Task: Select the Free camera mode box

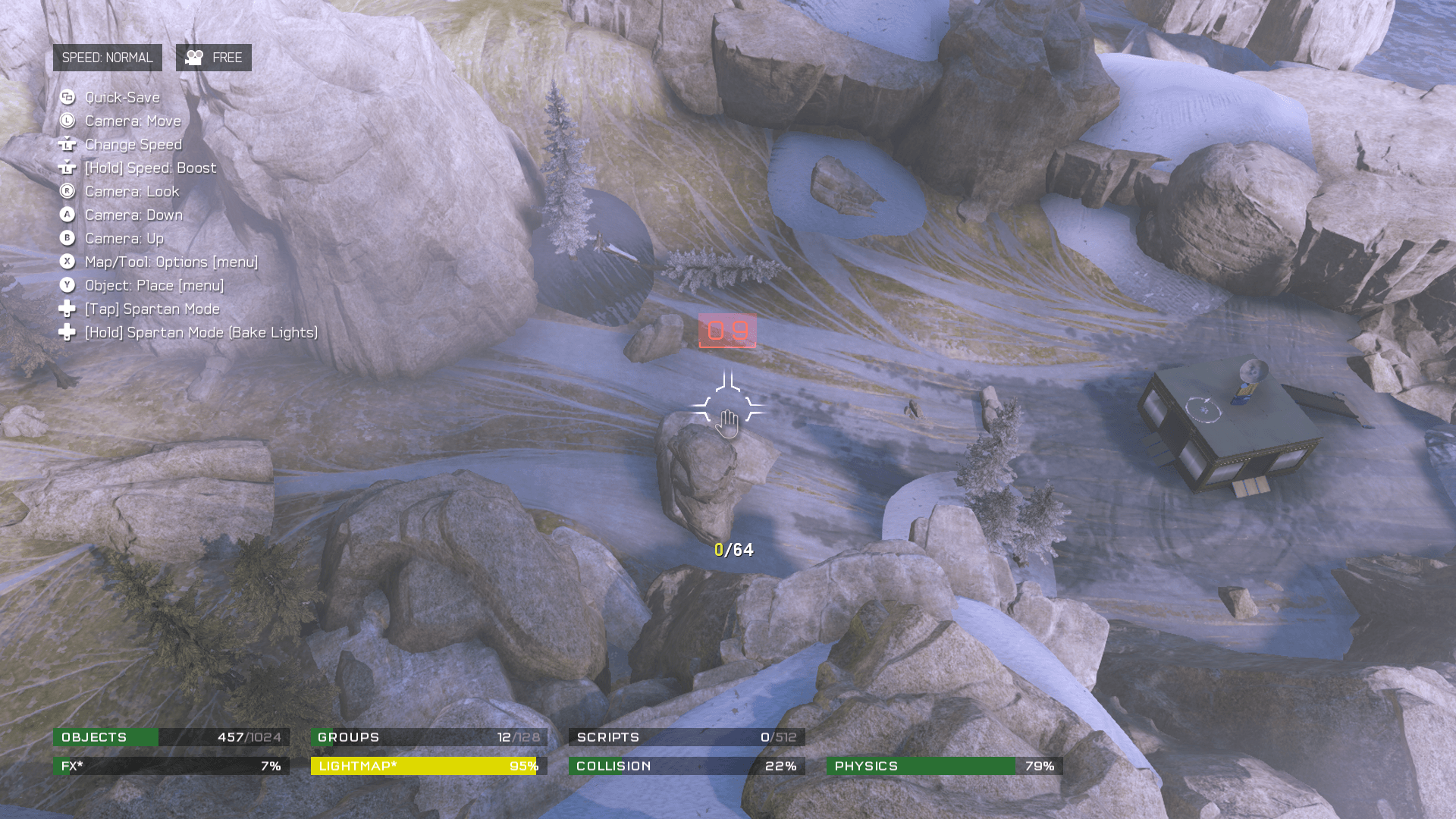Action: pos(214,58)
